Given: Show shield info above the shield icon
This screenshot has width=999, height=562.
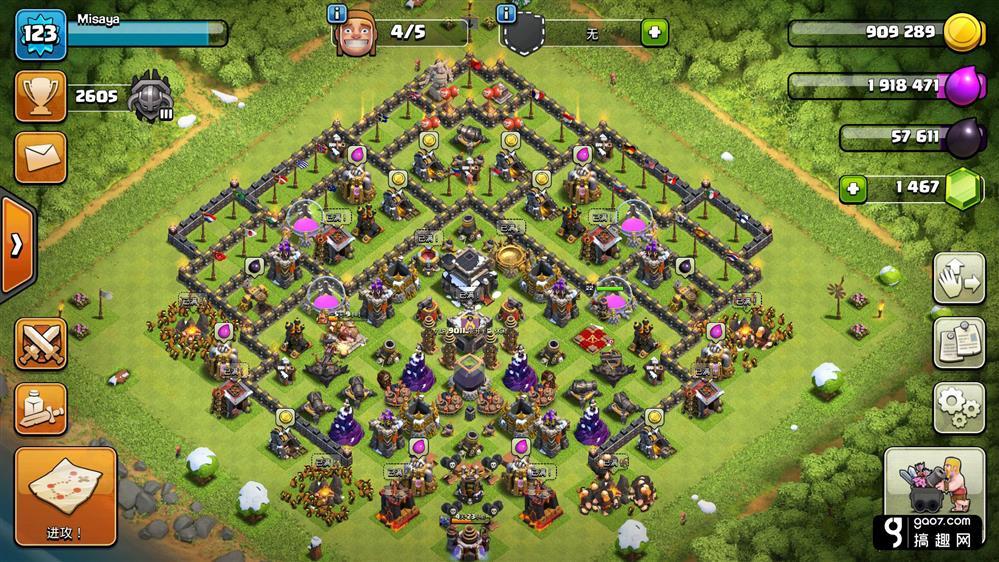Looking at the screenshot, I should click(x=509, y=13).
